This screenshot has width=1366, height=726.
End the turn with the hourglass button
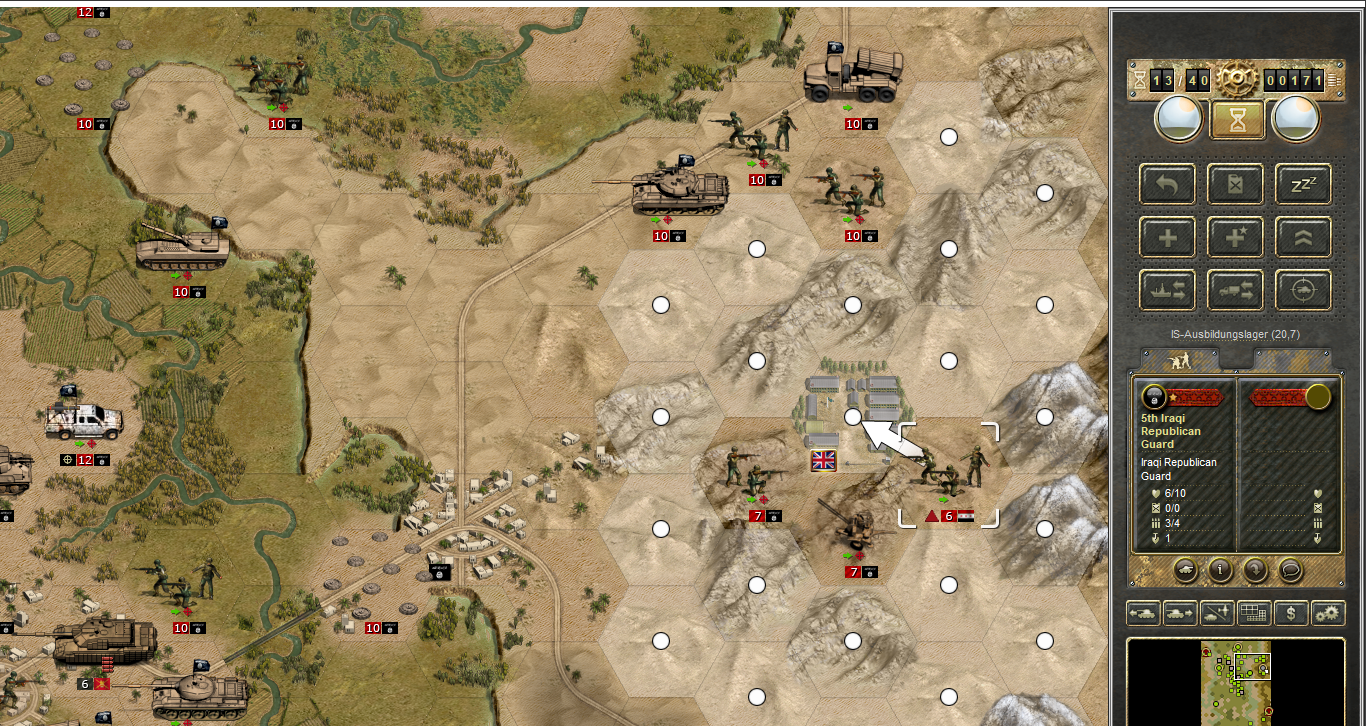coord(1237,120)
